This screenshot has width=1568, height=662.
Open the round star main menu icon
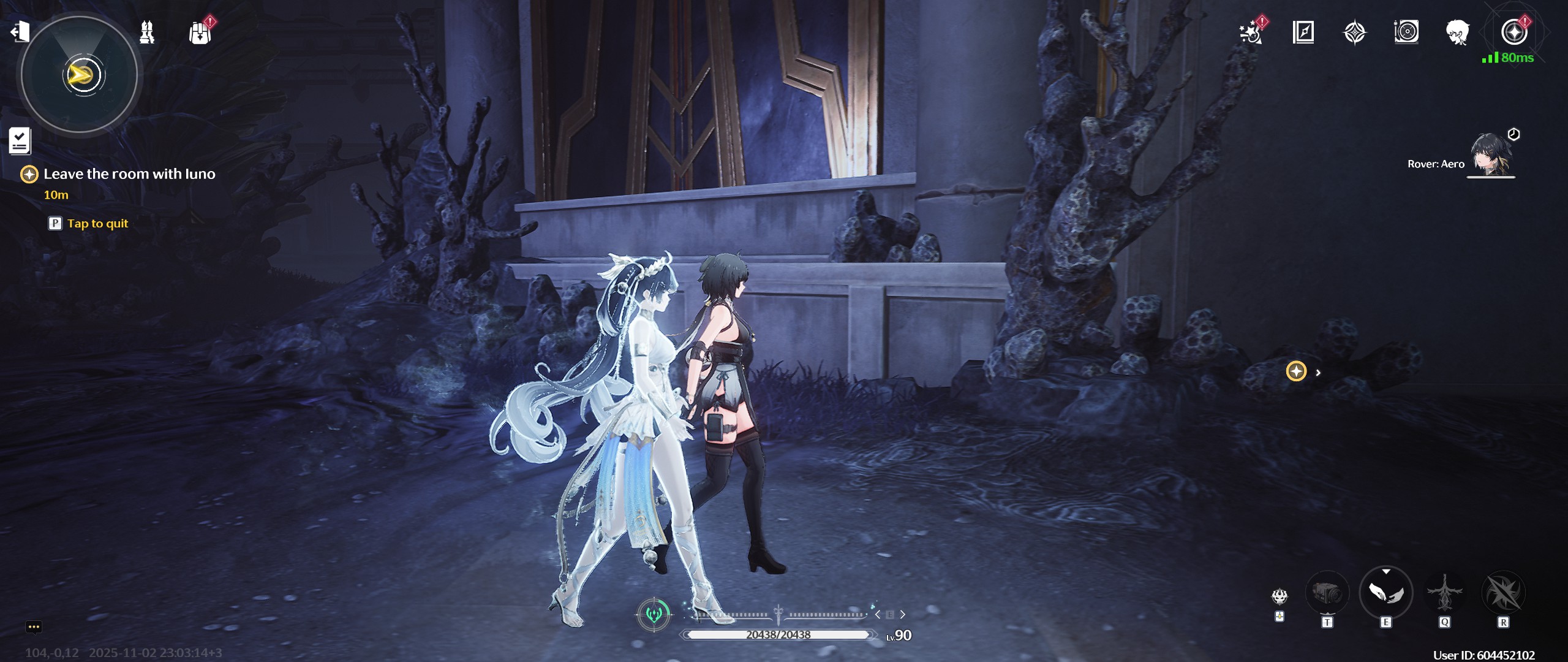coord(1513,32)
